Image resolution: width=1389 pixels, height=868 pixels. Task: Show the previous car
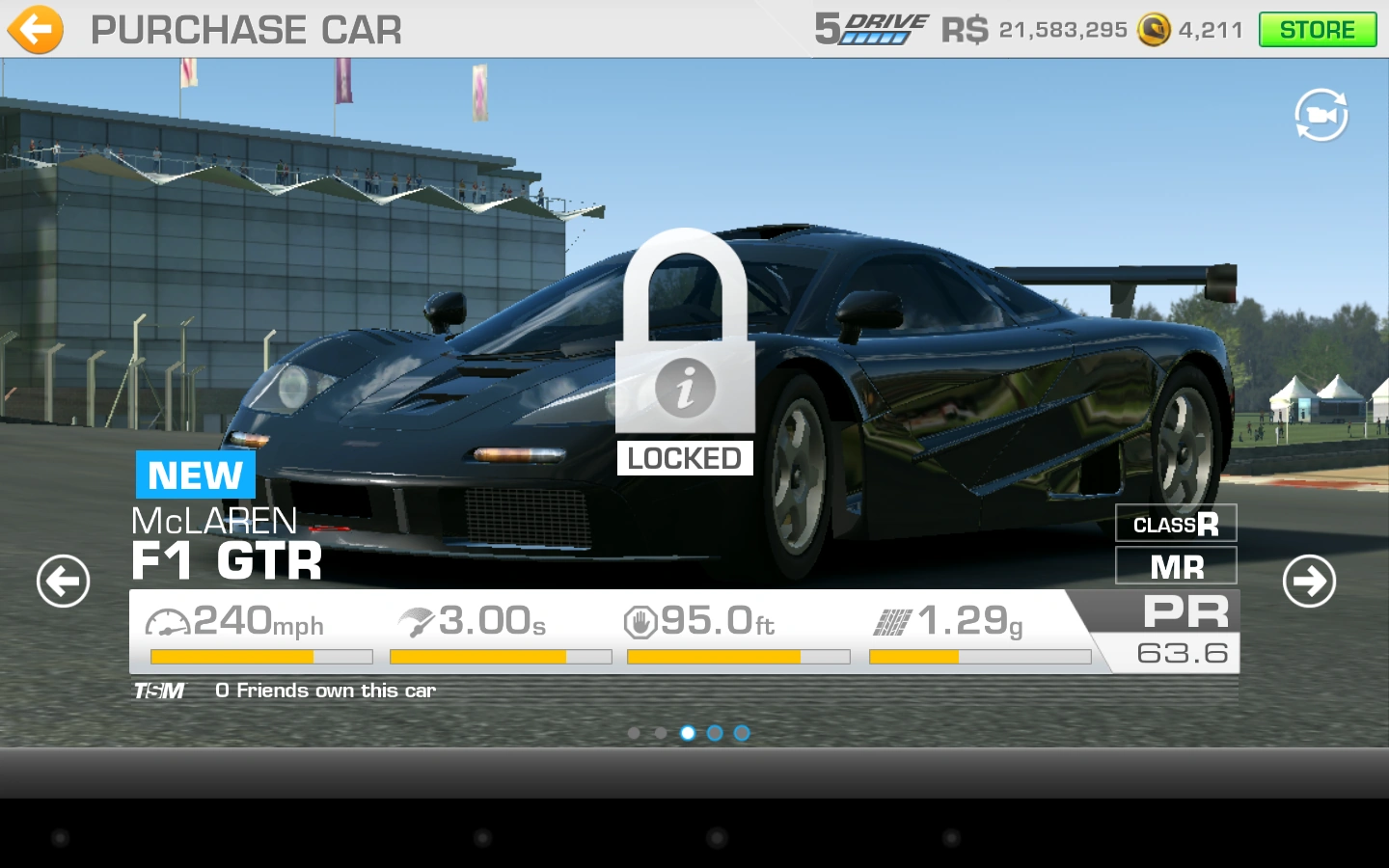[64, 581]
